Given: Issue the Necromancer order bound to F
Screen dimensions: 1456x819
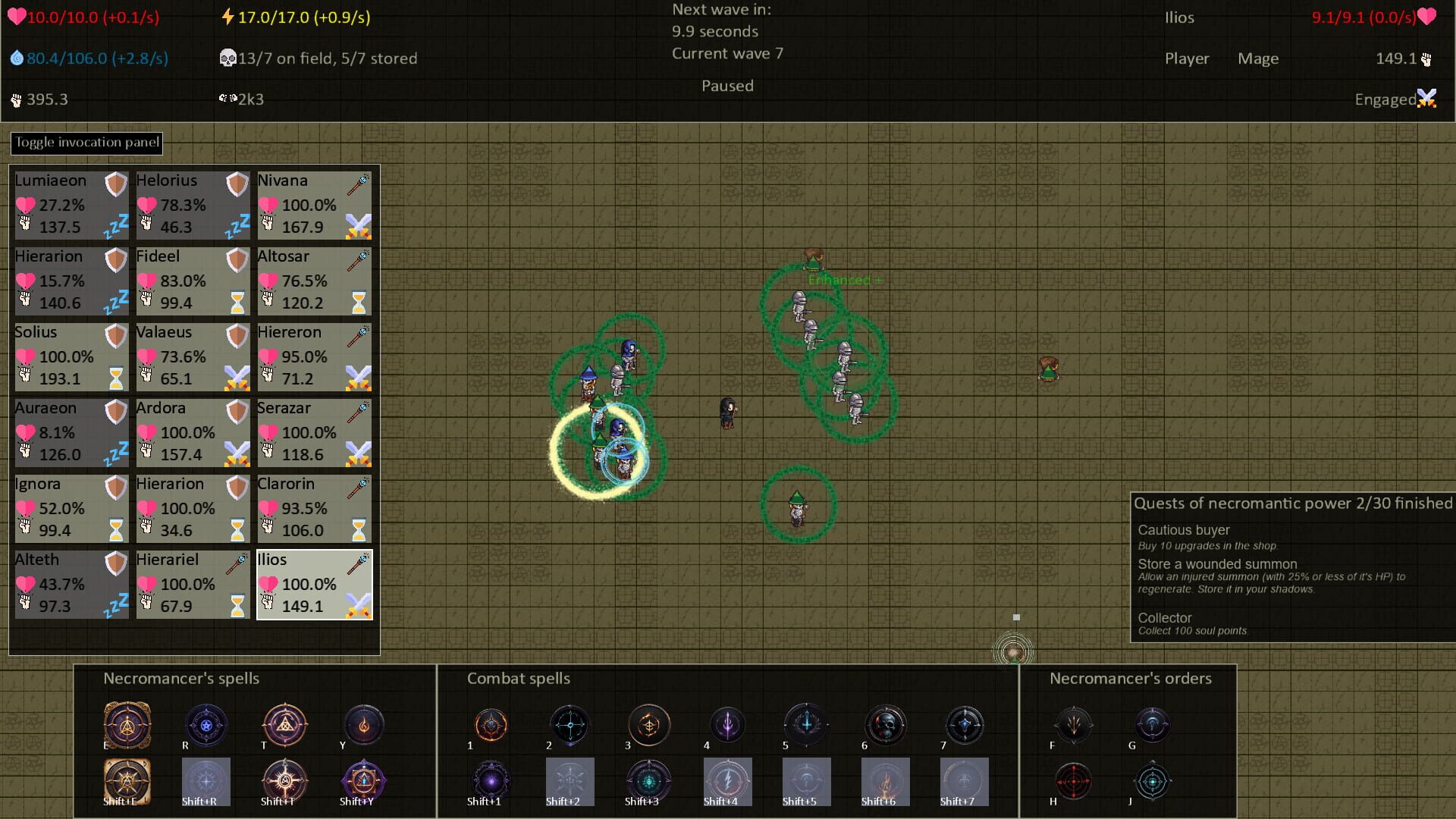Looking at the screenshot, I should coord(1074,725).
